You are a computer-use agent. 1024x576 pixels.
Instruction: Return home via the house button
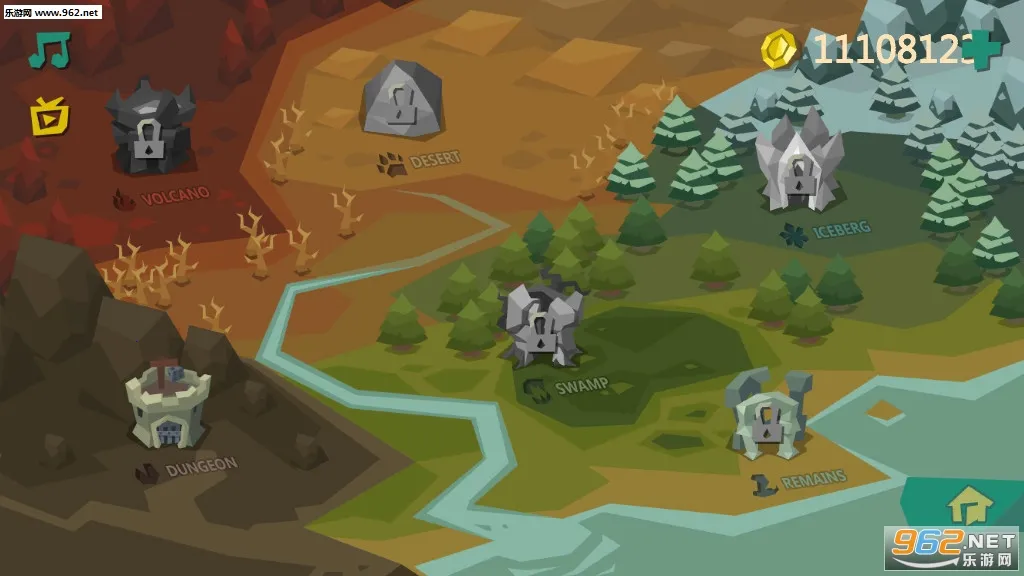[x=968, y=505]
